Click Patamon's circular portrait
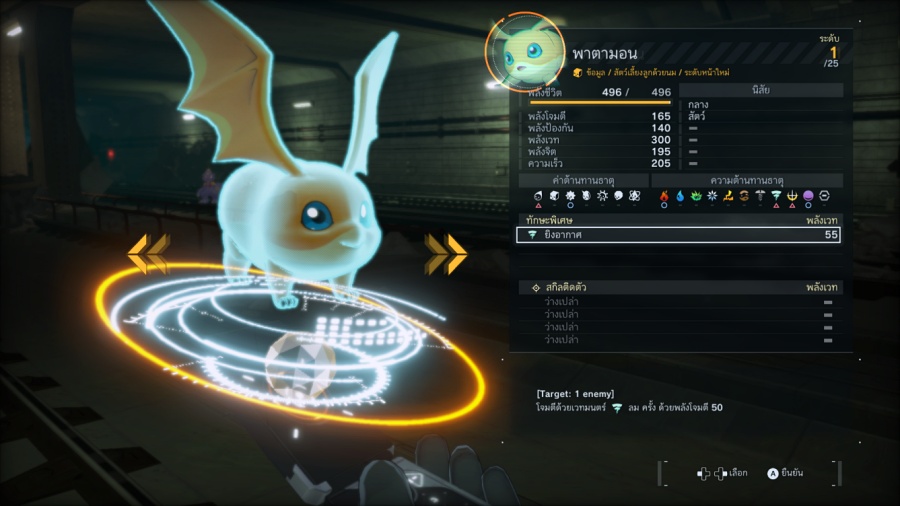 click(x=523, y=53)
